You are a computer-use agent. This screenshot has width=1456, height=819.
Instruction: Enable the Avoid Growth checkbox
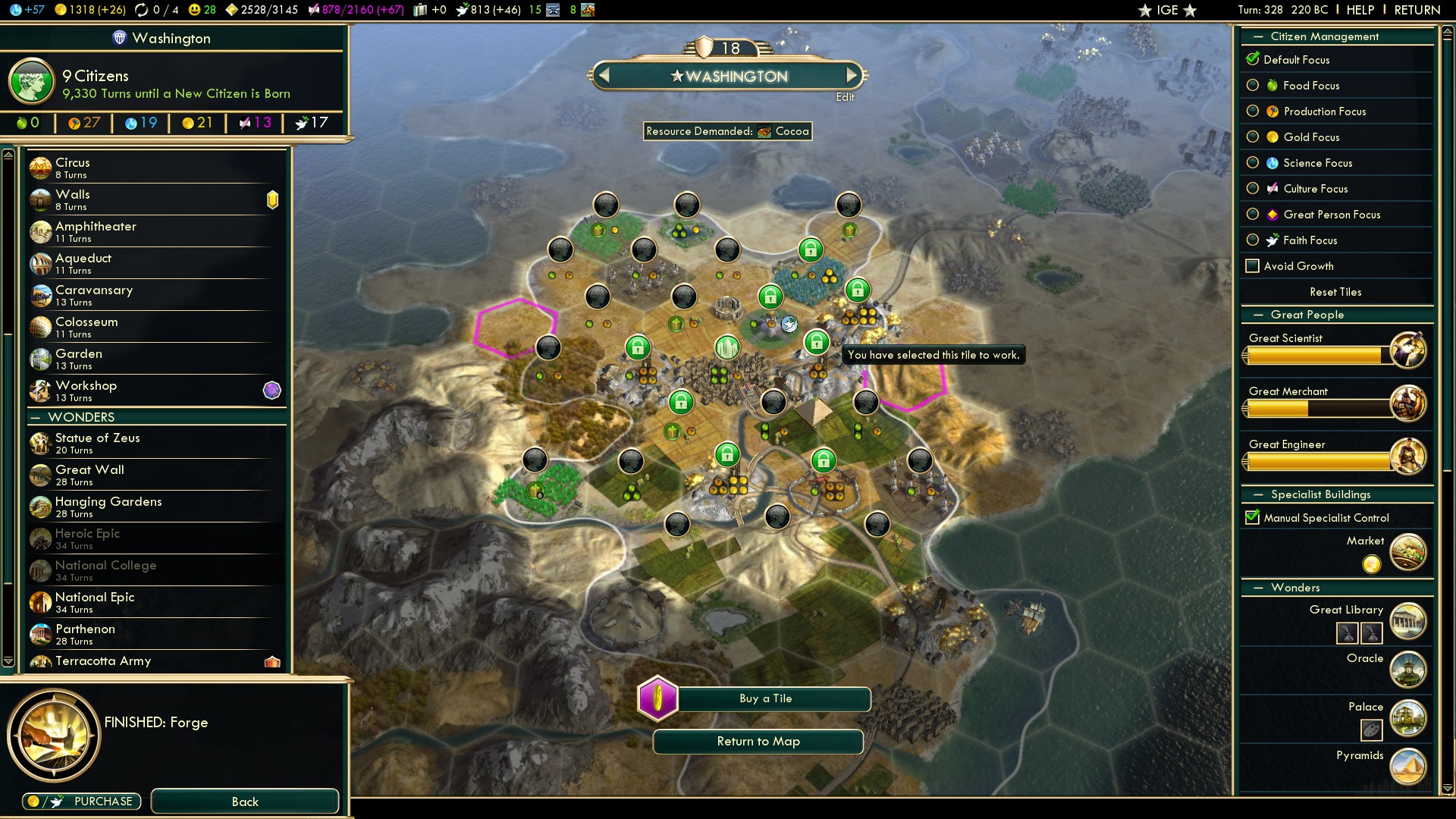[1254, 265]
